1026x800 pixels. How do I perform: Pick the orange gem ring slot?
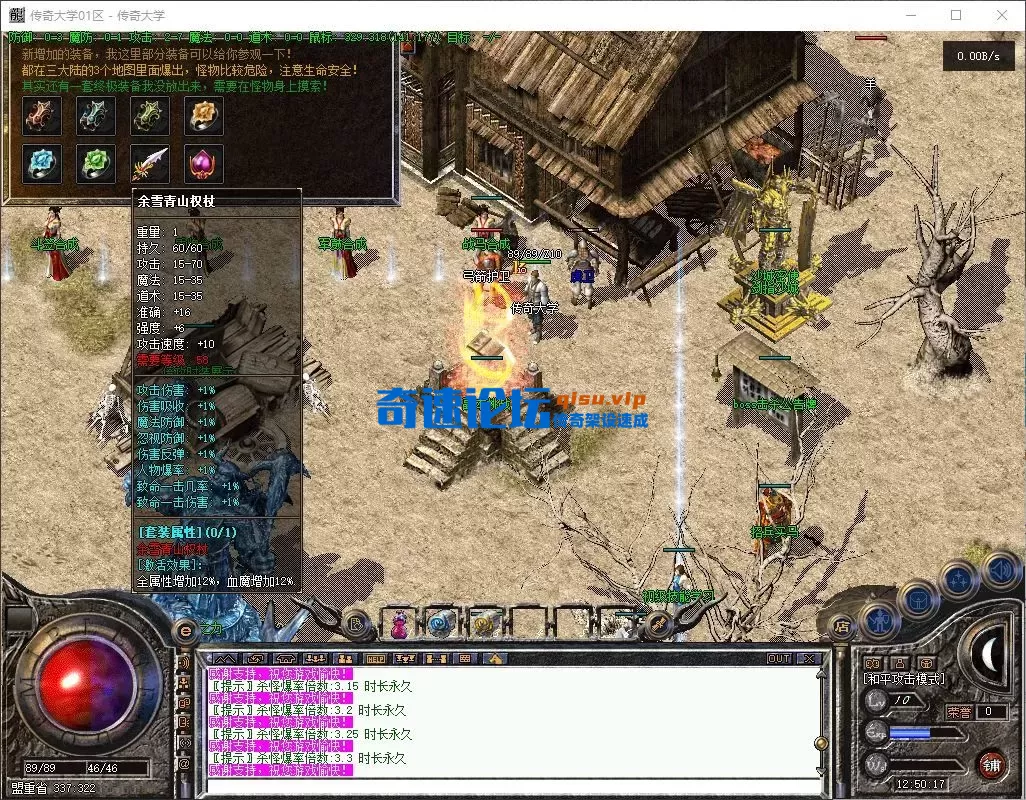[203, 116]
